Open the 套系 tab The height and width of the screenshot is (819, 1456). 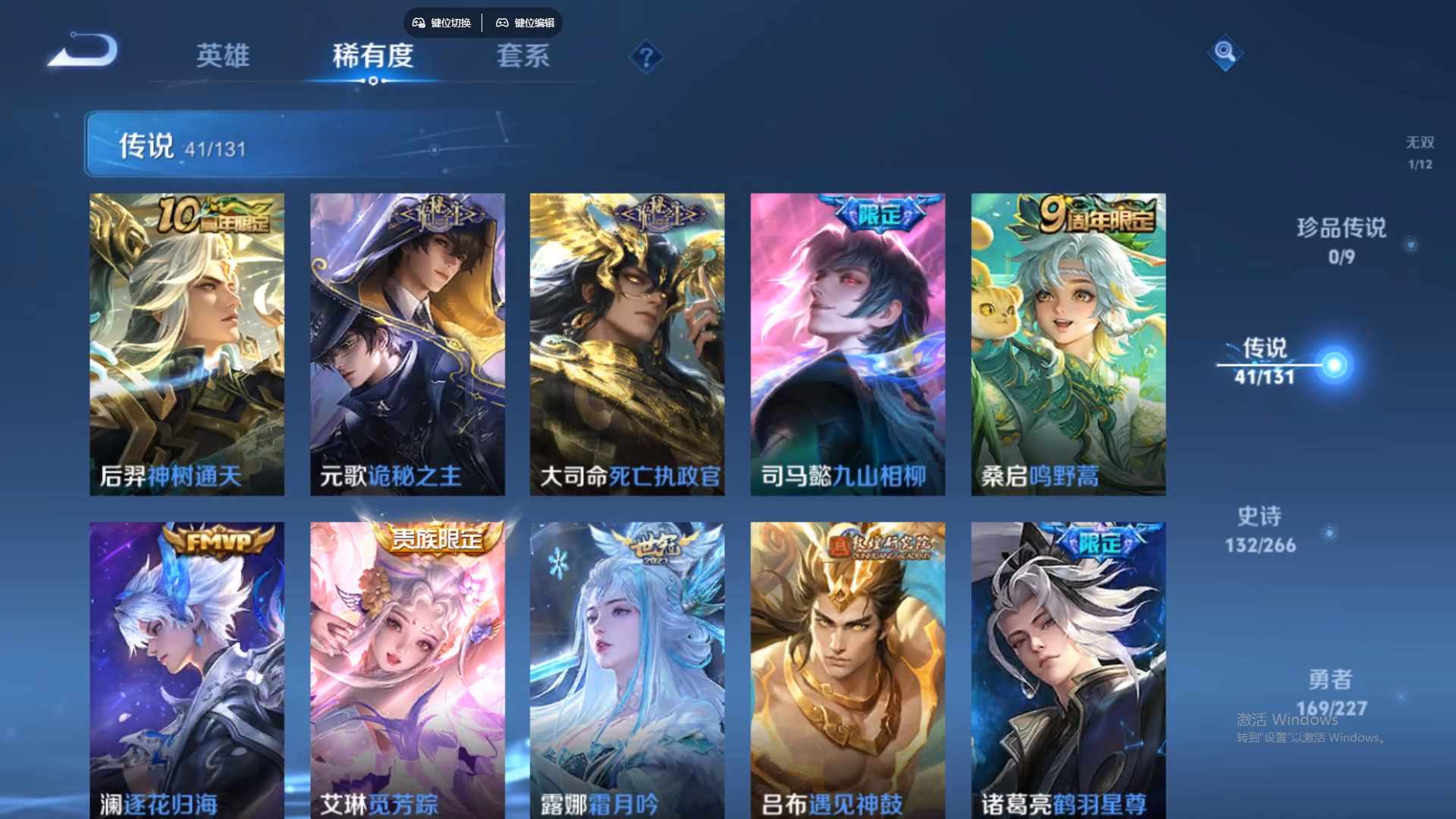(x=523, y=57)
